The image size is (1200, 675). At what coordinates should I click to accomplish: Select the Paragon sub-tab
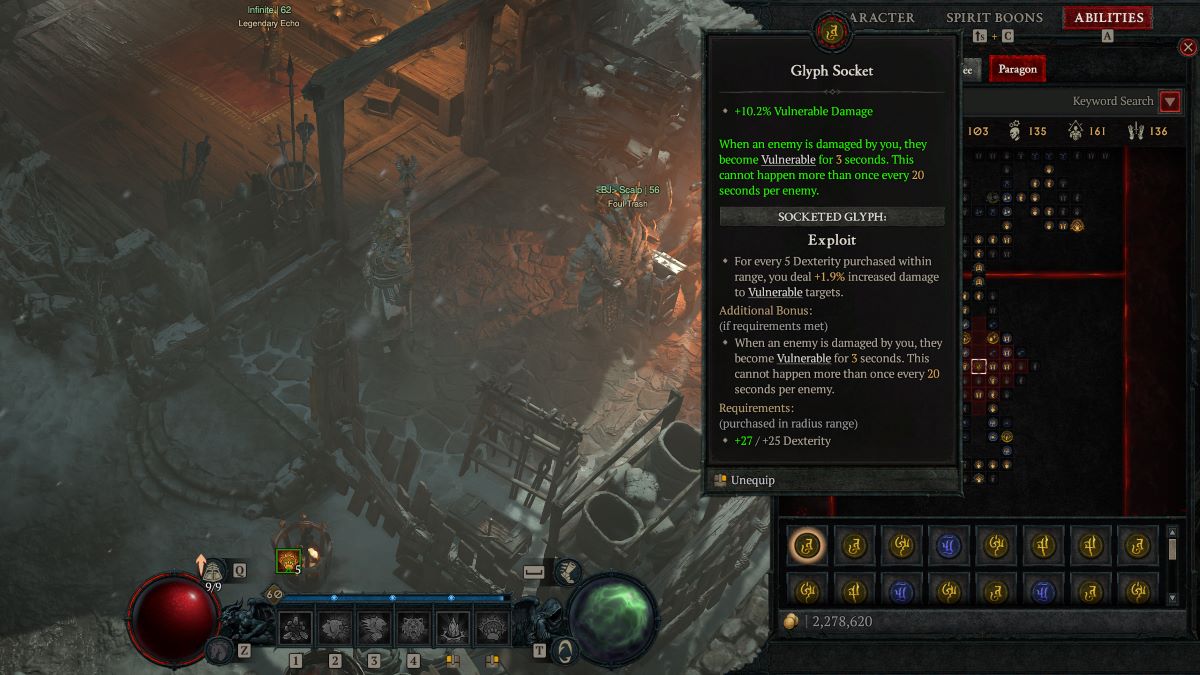coord(1017,69)
